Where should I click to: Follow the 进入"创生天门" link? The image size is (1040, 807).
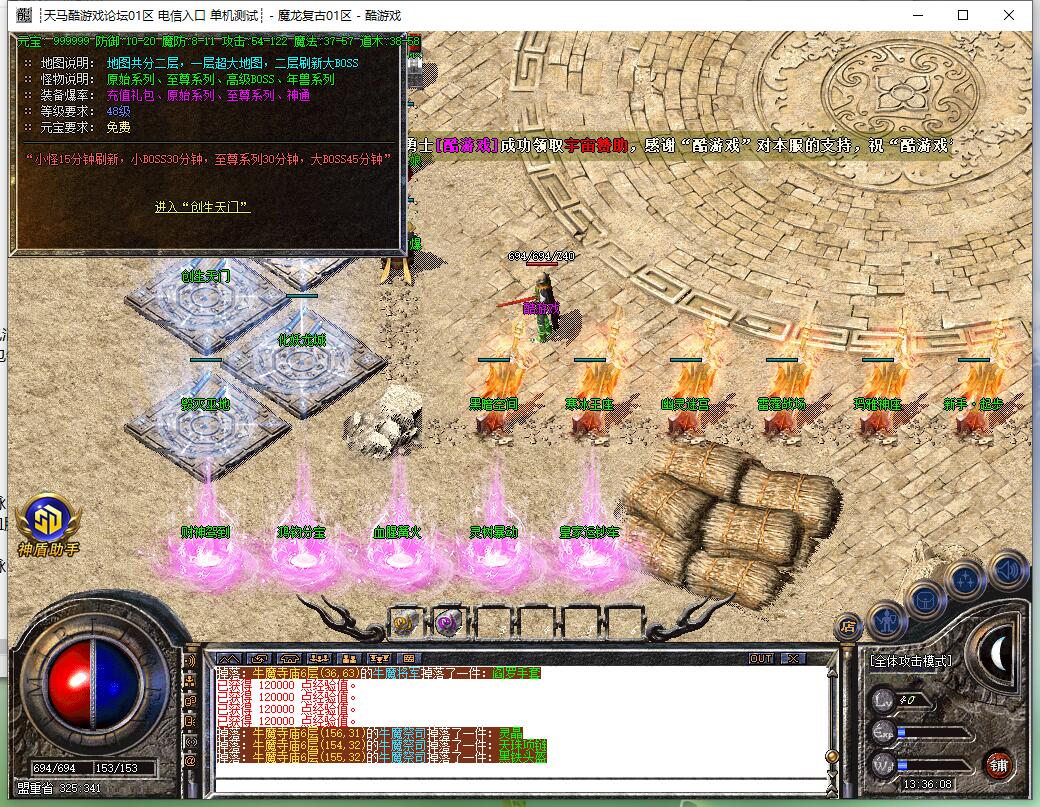click(202, 207)
